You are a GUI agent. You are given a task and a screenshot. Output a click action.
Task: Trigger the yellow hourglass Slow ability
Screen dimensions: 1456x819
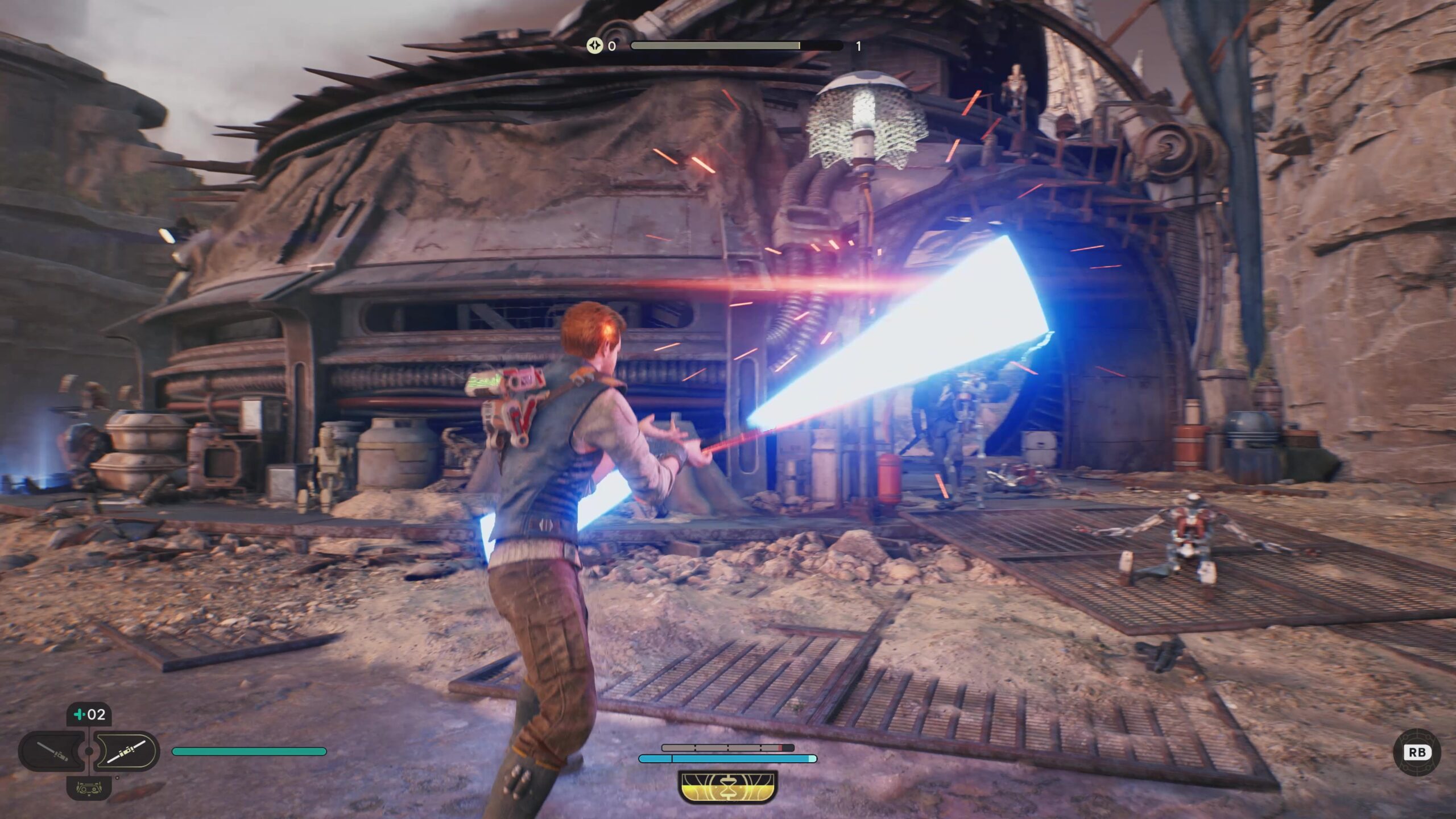point(727,787)
